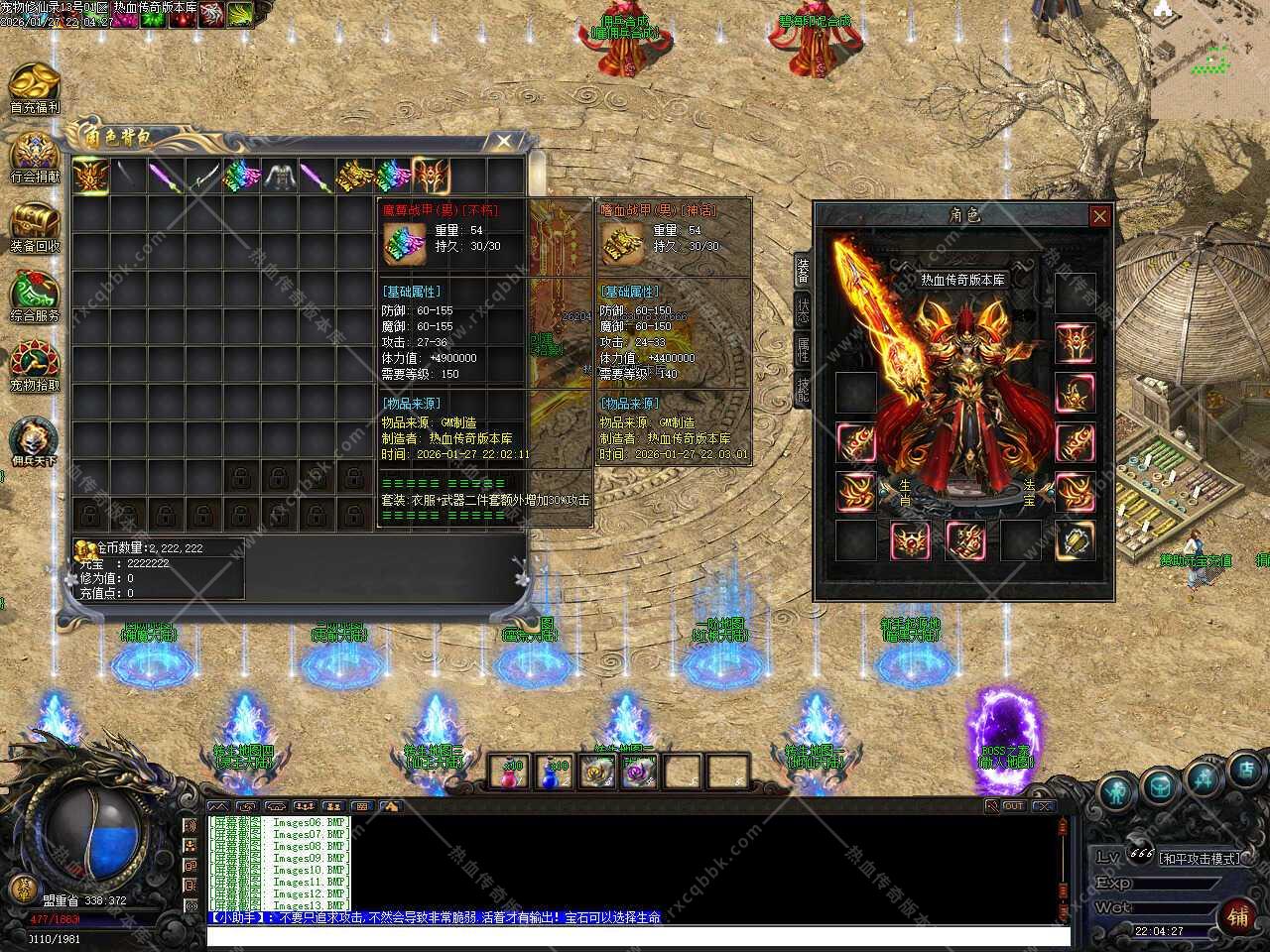Toggle the peace attack mode label
Screen dimensions: 1270x952
pos(1199,858)
